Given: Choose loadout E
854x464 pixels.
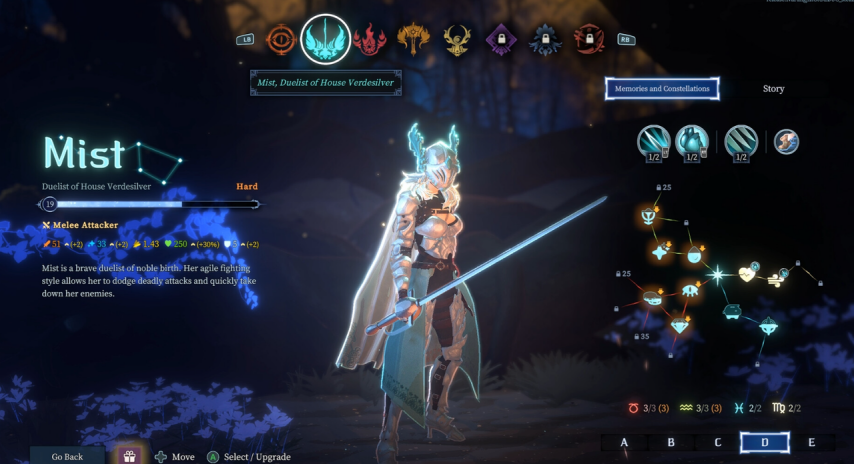Looking at the screenshot, I should pyautogui.click(x=811, y=442).
